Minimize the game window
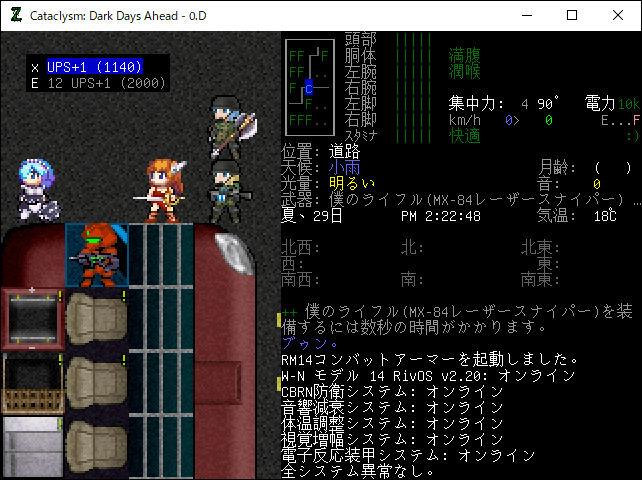642x480 pixels. [x=526, y=15]
